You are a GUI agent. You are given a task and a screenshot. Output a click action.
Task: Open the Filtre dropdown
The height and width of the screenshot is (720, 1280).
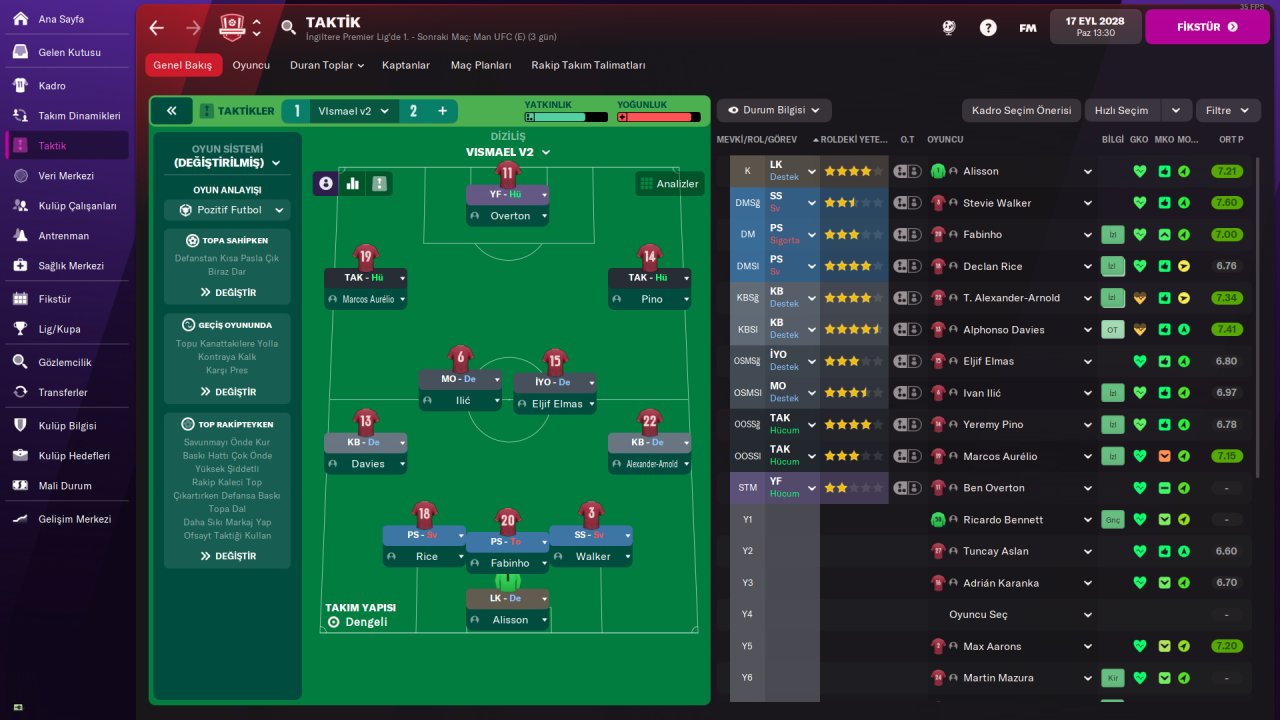click(1227, 110)
